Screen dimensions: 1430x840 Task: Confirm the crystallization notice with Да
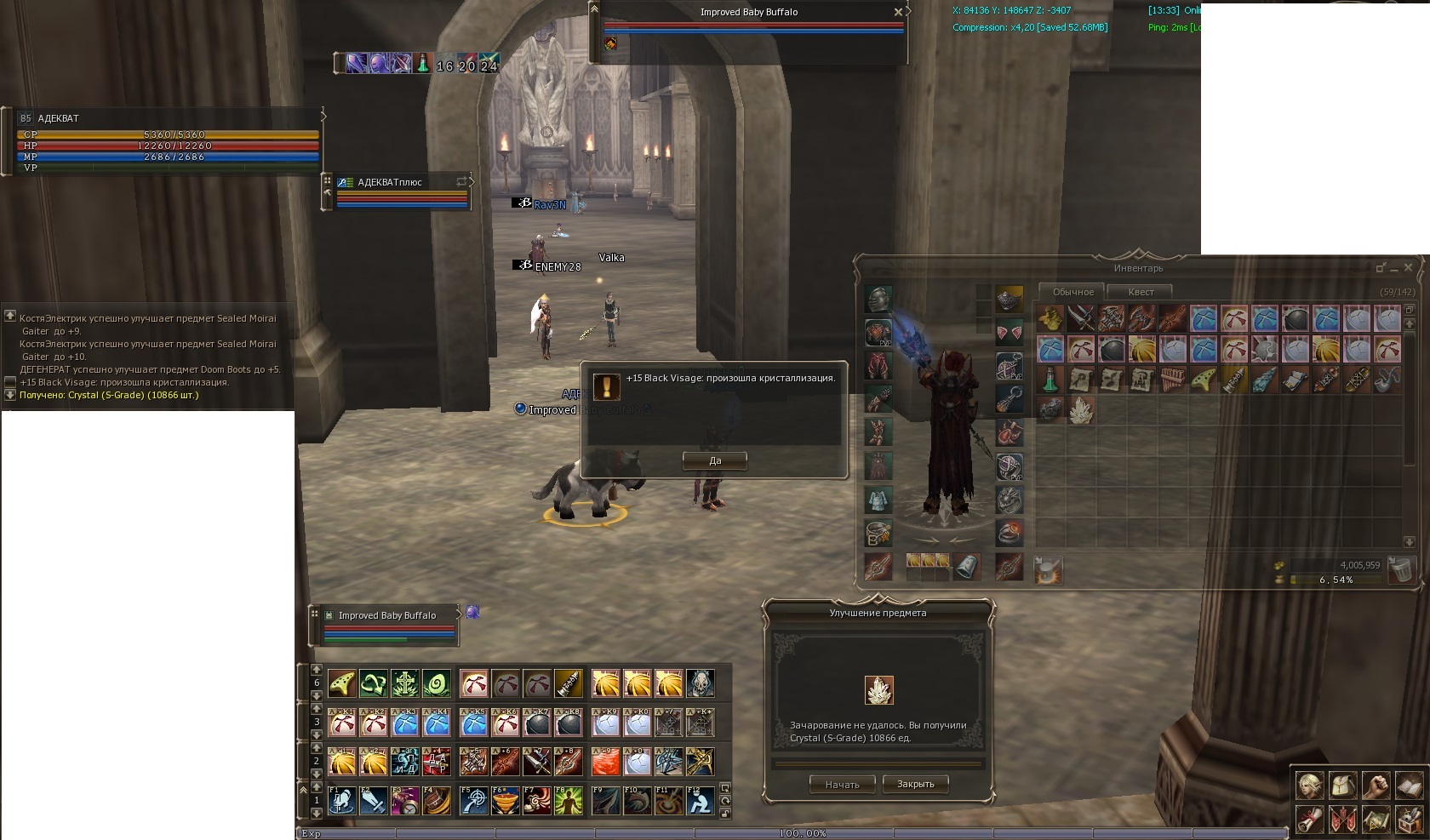coord(715,460)
